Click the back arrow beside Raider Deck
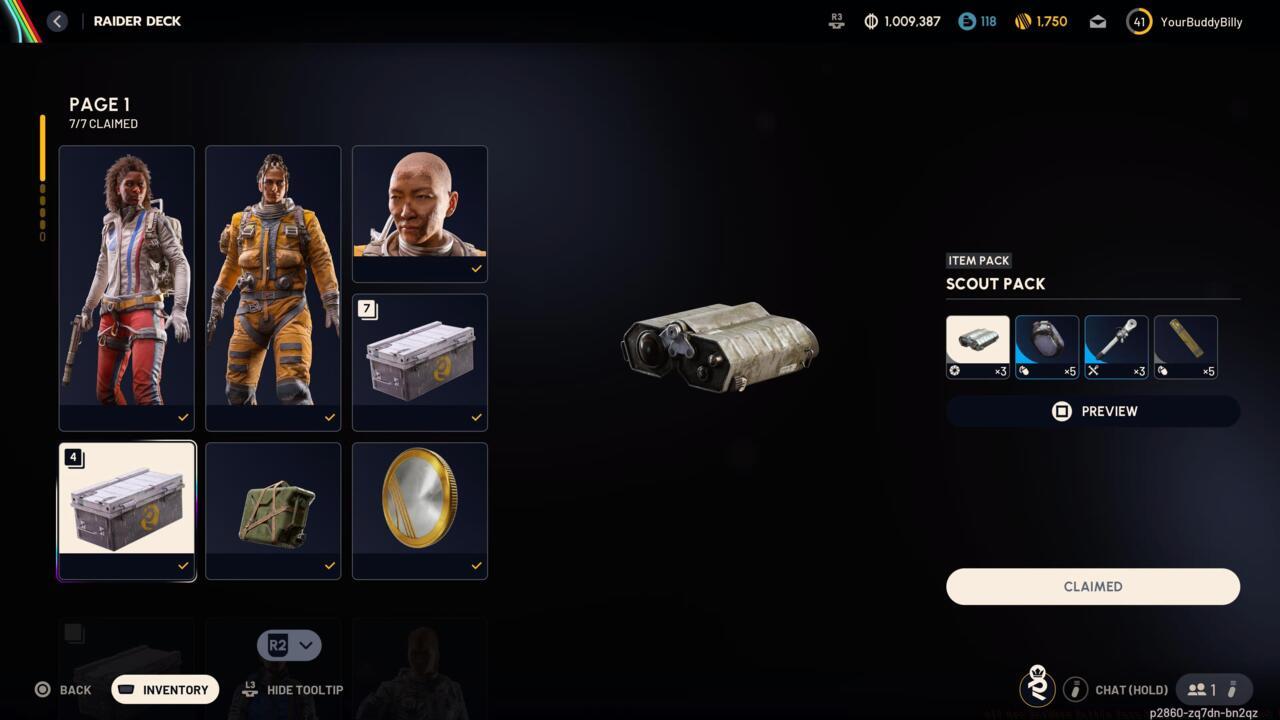The width and height of the screenshot is (1280, 720). click(x=57, y=21)
